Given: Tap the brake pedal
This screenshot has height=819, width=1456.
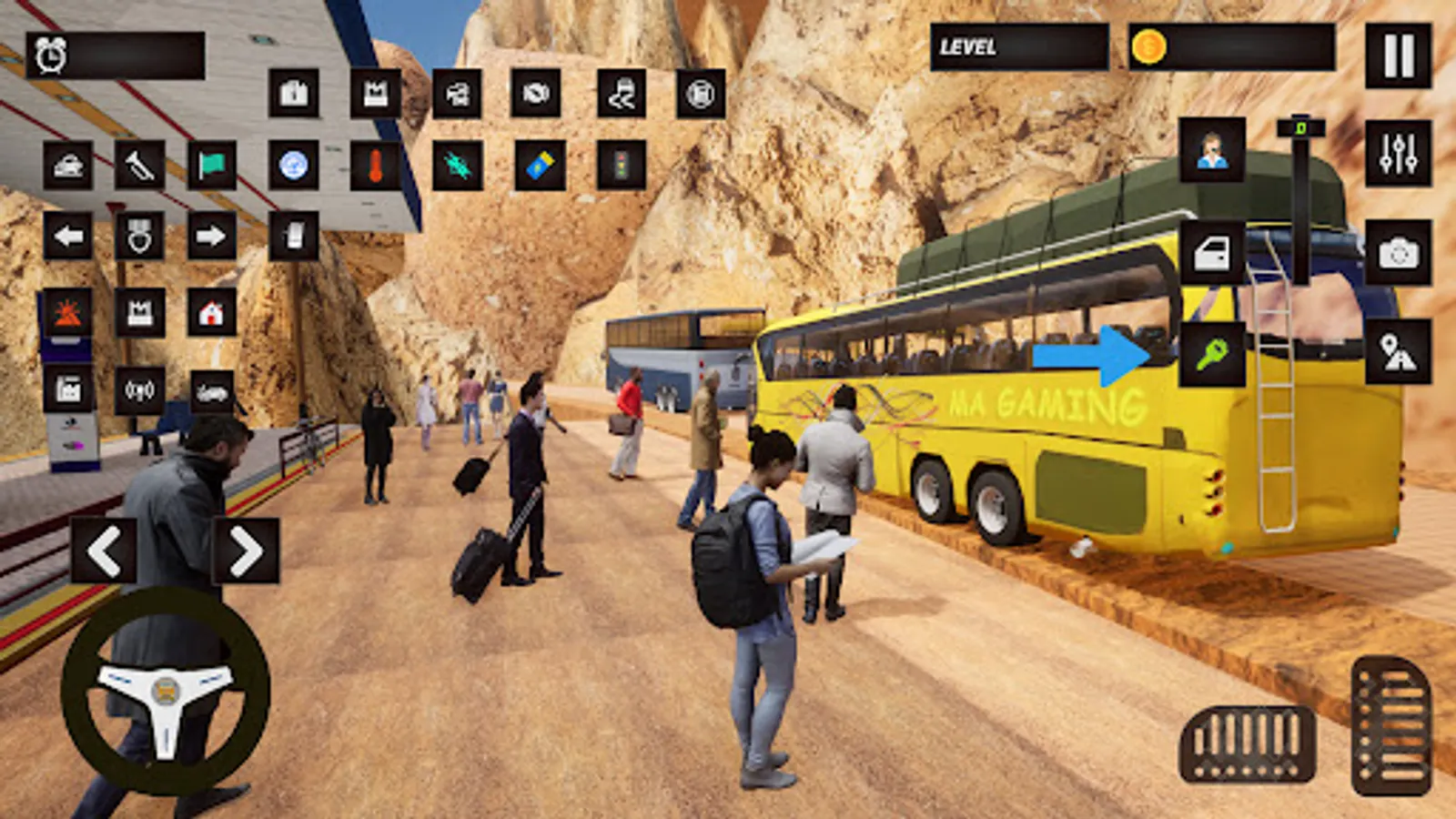Looking at the screenshot, I should (x=1248, y=743).
